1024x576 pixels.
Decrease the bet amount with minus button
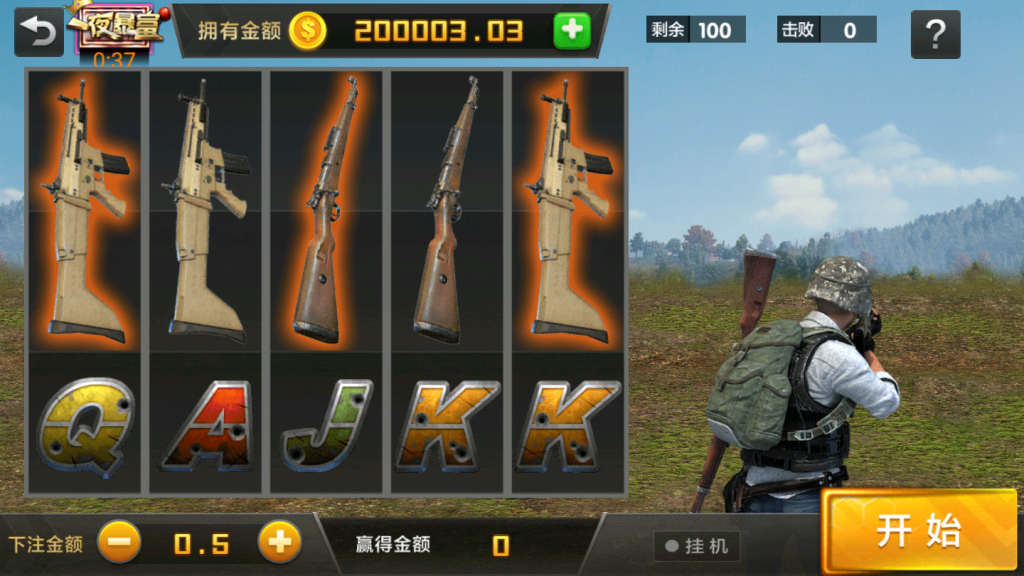(x=119, y=543)
